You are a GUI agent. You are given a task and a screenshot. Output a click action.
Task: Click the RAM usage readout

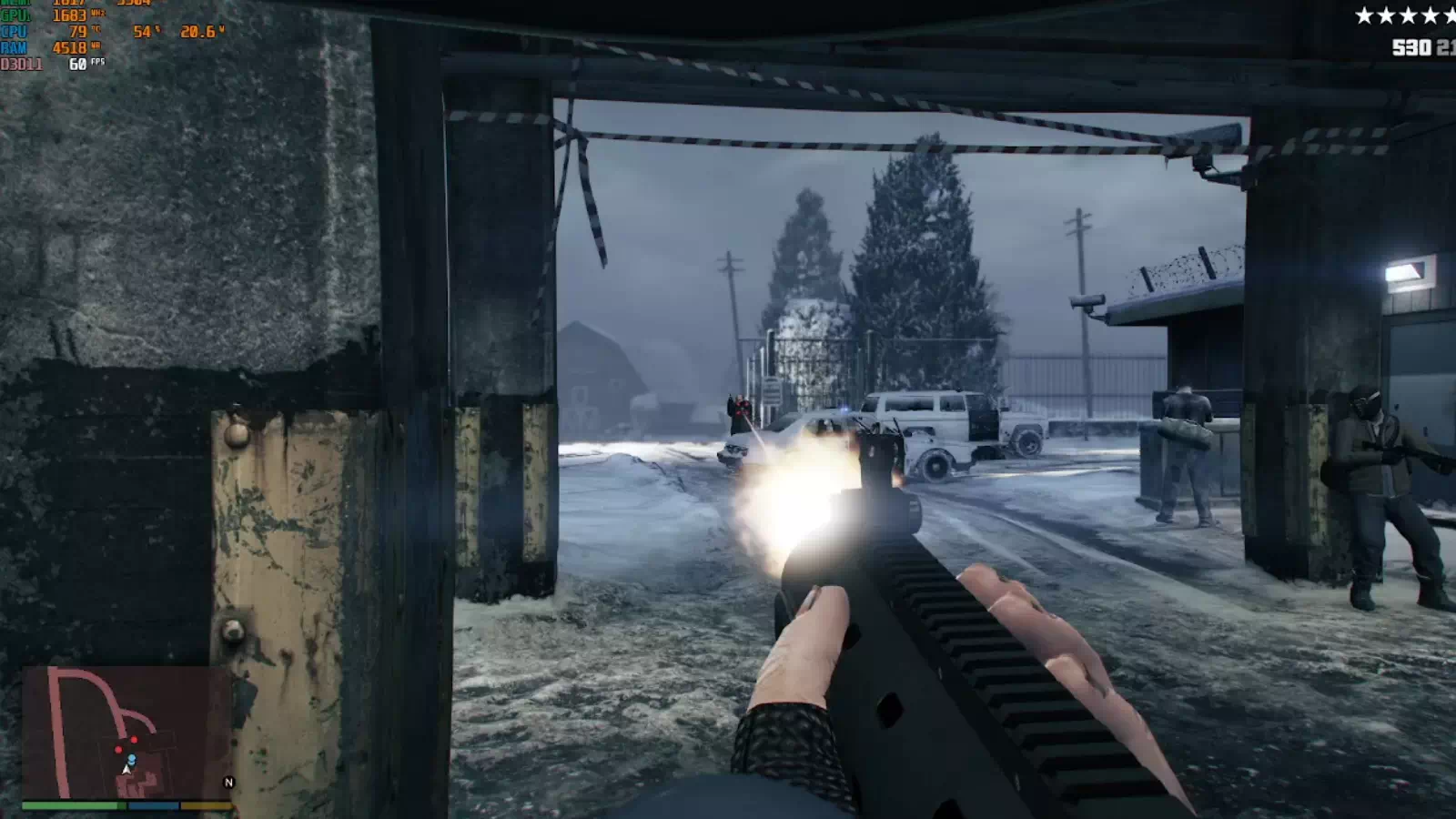69,47
